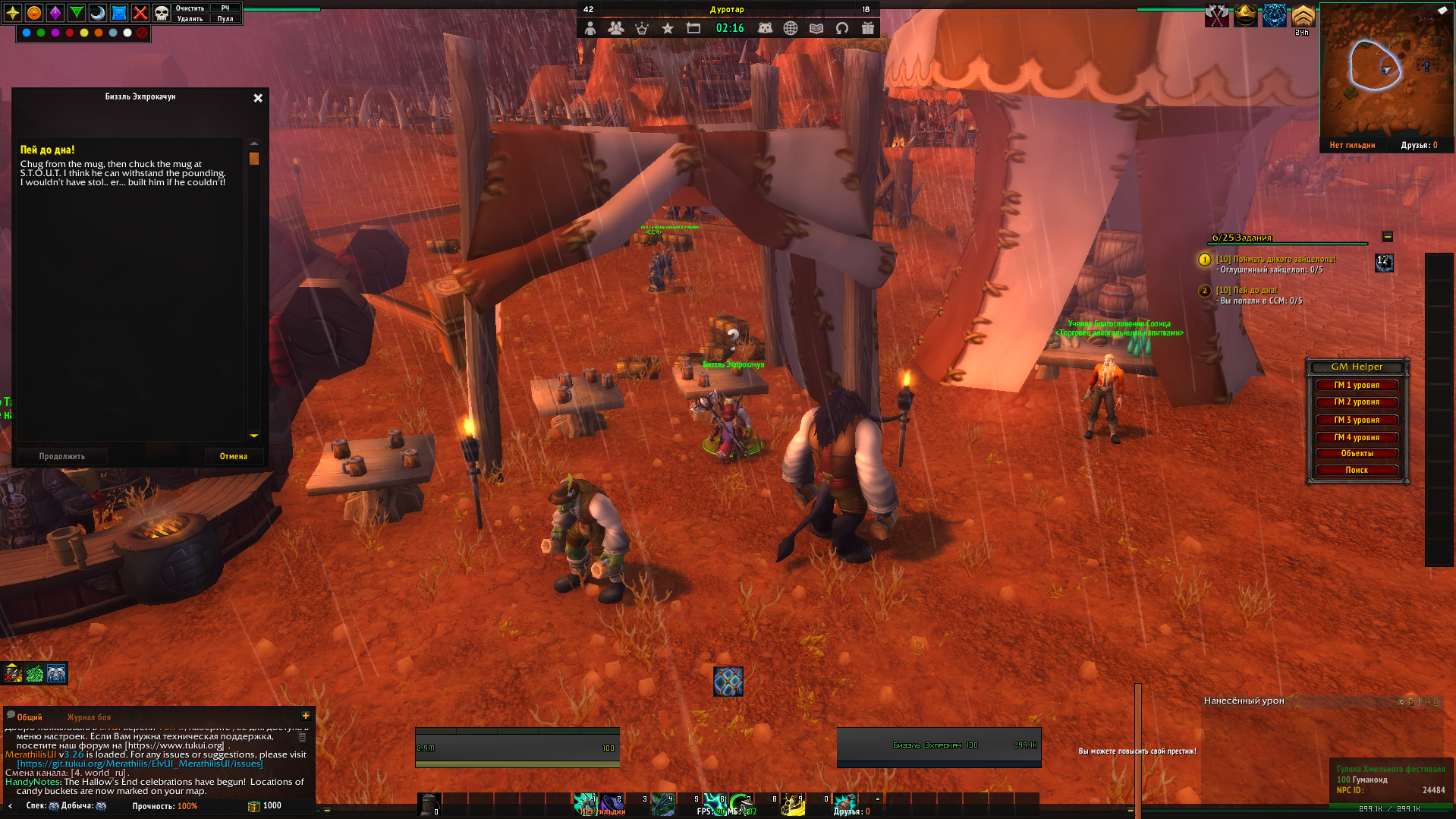
Task: Open the mail envelope icon on minimap
Action: 1442,10
